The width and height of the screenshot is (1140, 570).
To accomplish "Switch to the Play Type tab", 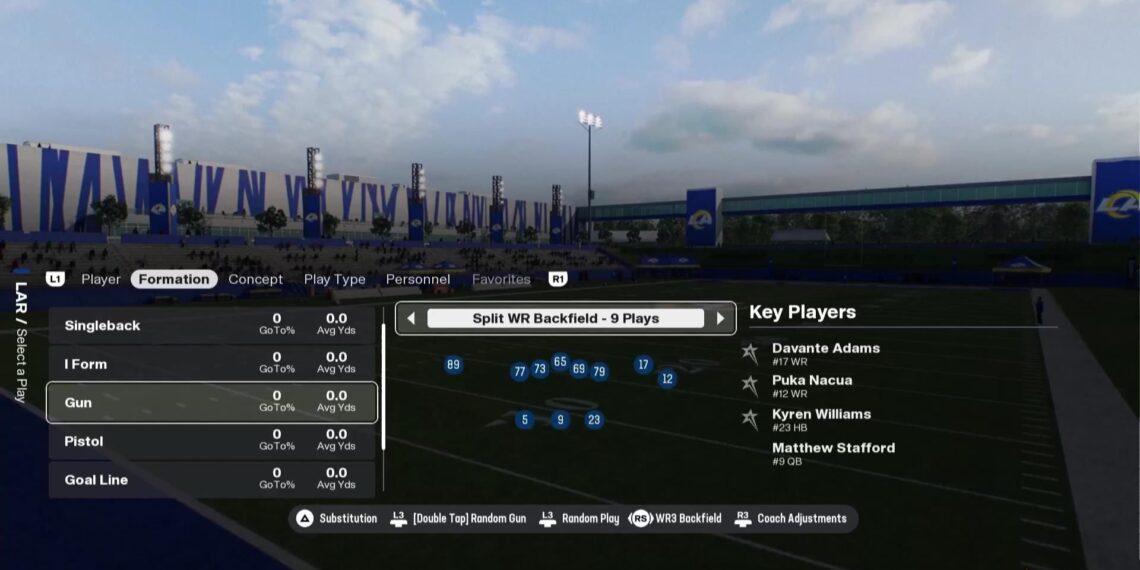I will click(x=334, y=280).
